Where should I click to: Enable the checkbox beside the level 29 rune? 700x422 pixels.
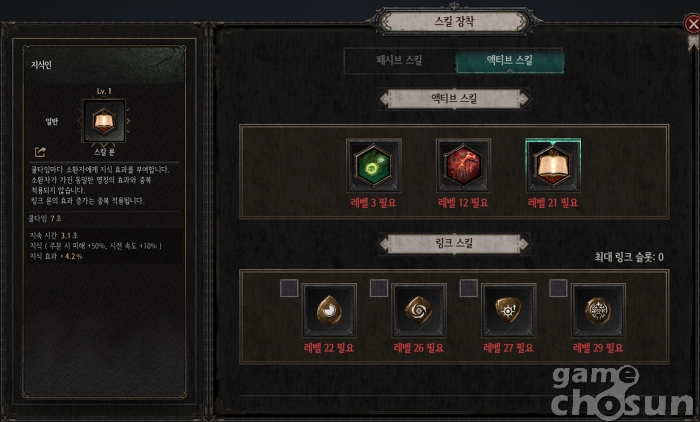[558, 288]
